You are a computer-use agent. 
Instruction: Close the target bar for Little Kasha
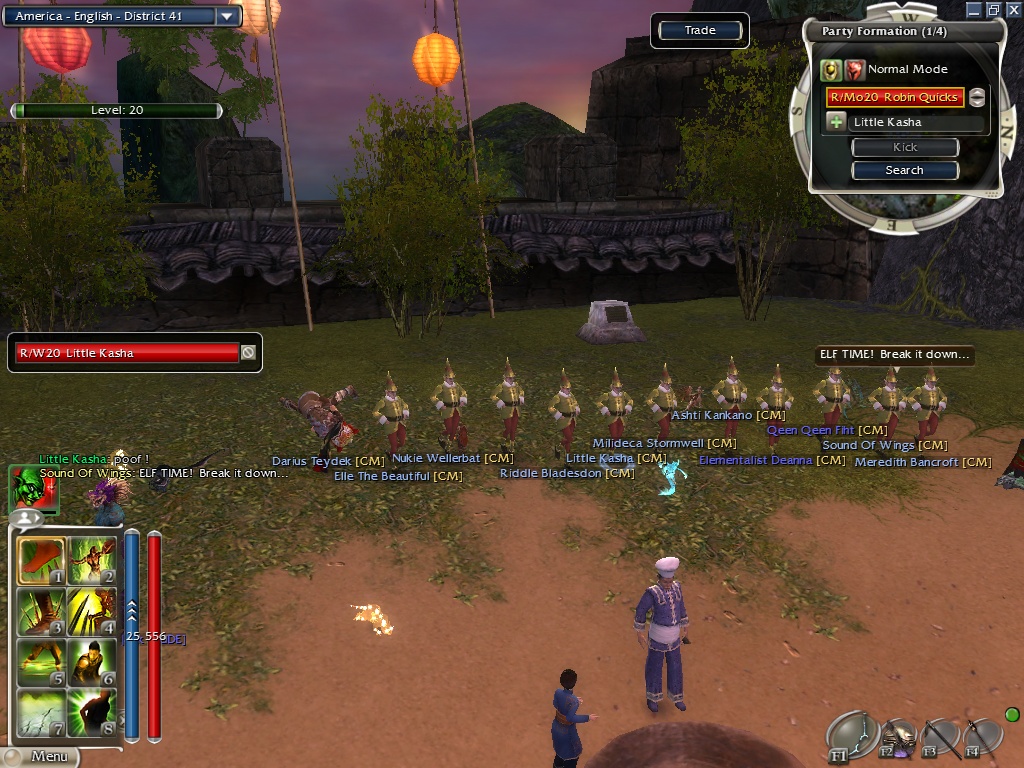pyautogui.click(x=248, y=352)
